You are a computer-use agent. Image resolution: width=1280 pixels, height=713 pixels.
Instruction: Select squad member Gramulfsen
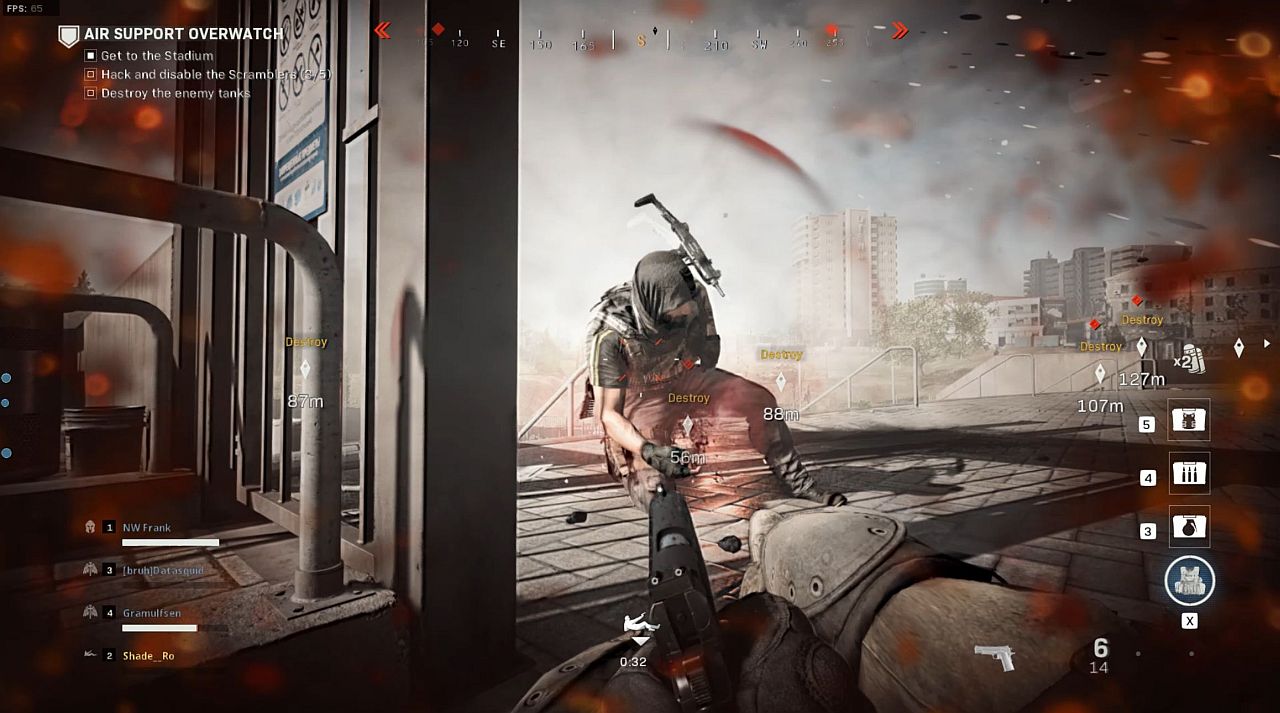click(x=152, y=613)
